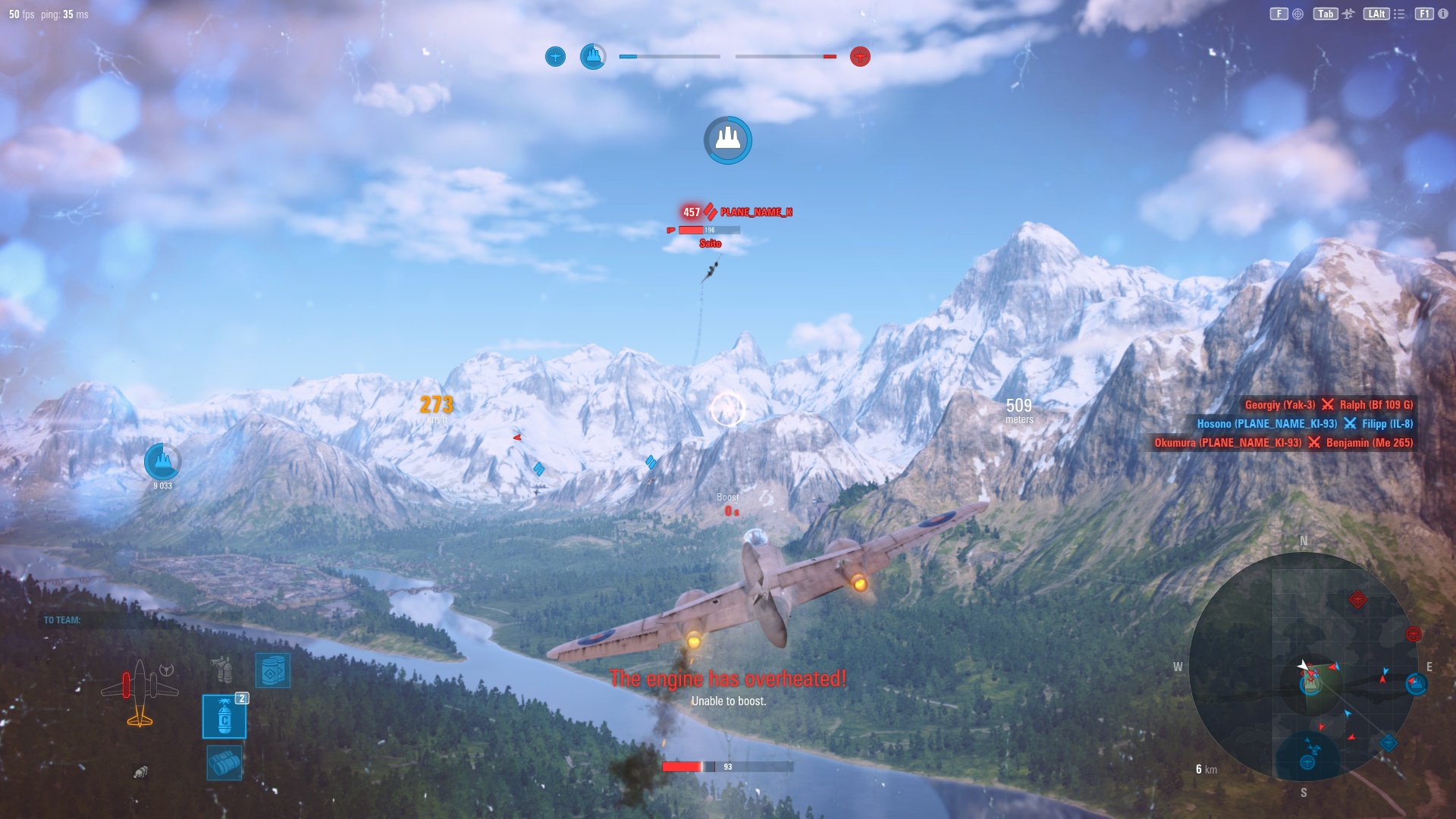Viewport: 1456px width, 819px height.
Task: Select the crosshair sight icon beside the F key hint
Action: point(1298,14)
